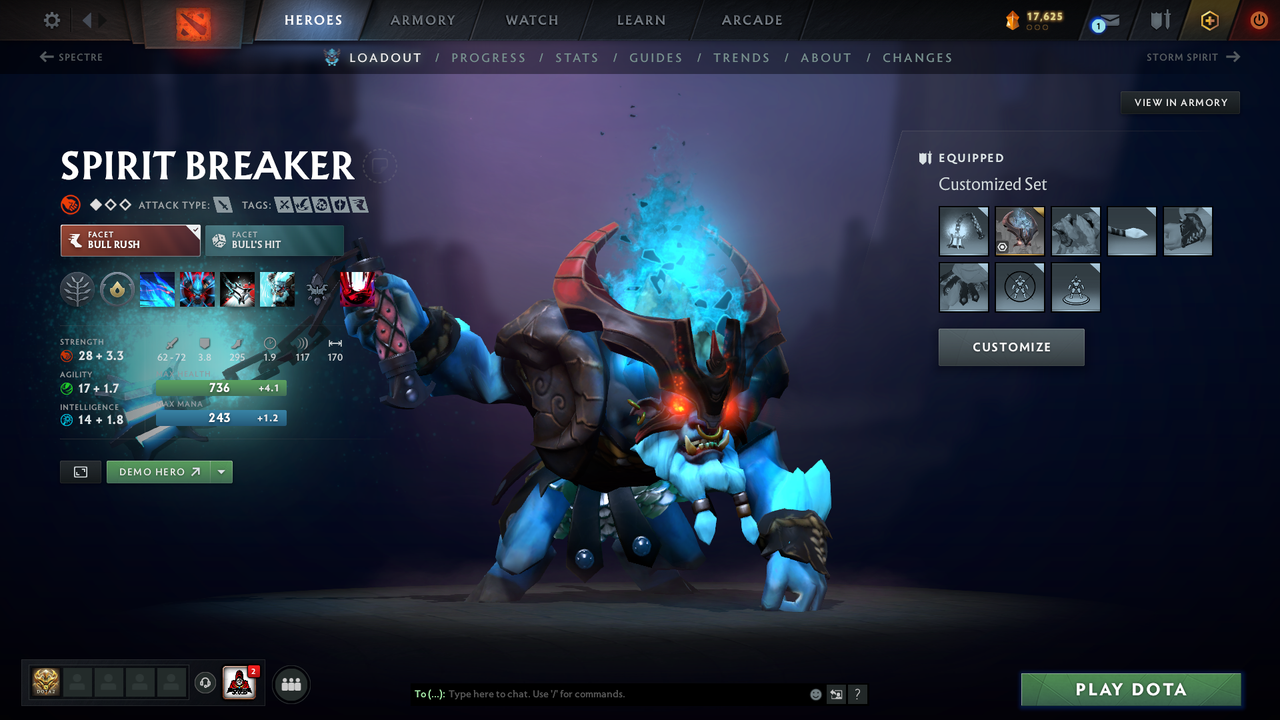Click the CUSTOMIZE button
This screenshot has width=1280, height=720.
tap(1011, 347)
